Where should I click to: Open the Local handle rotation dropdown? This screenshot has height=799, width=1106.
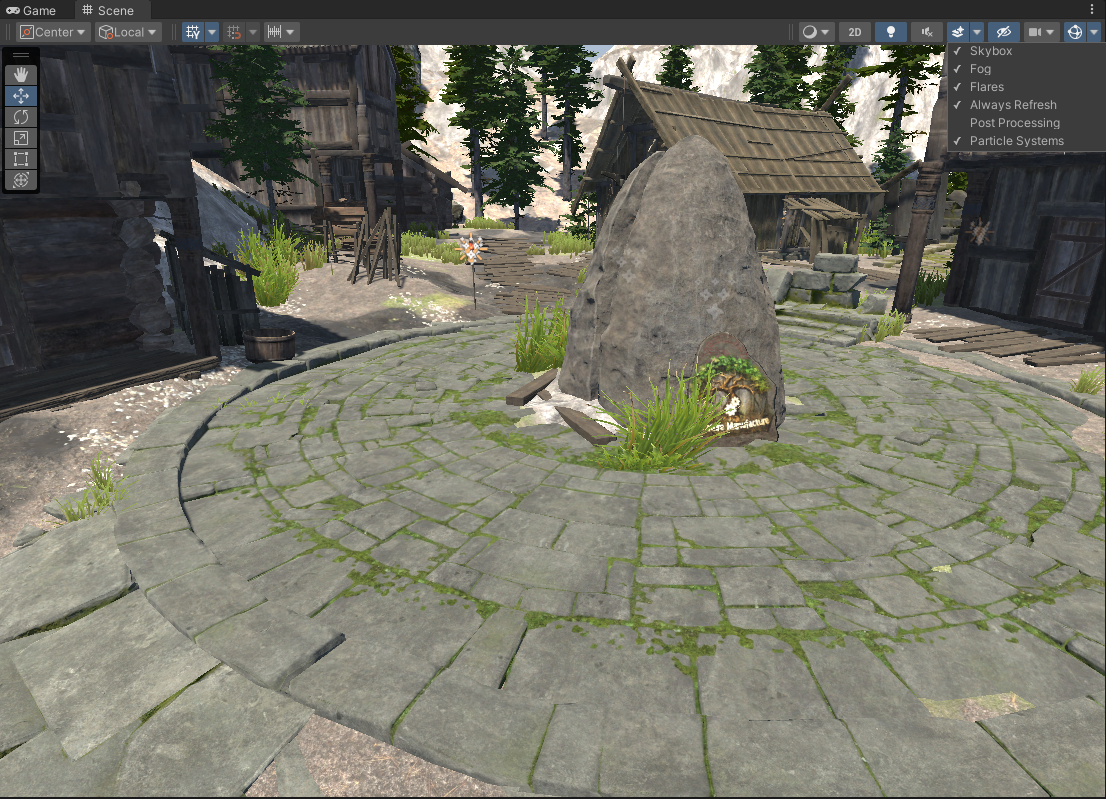[128, 32]
